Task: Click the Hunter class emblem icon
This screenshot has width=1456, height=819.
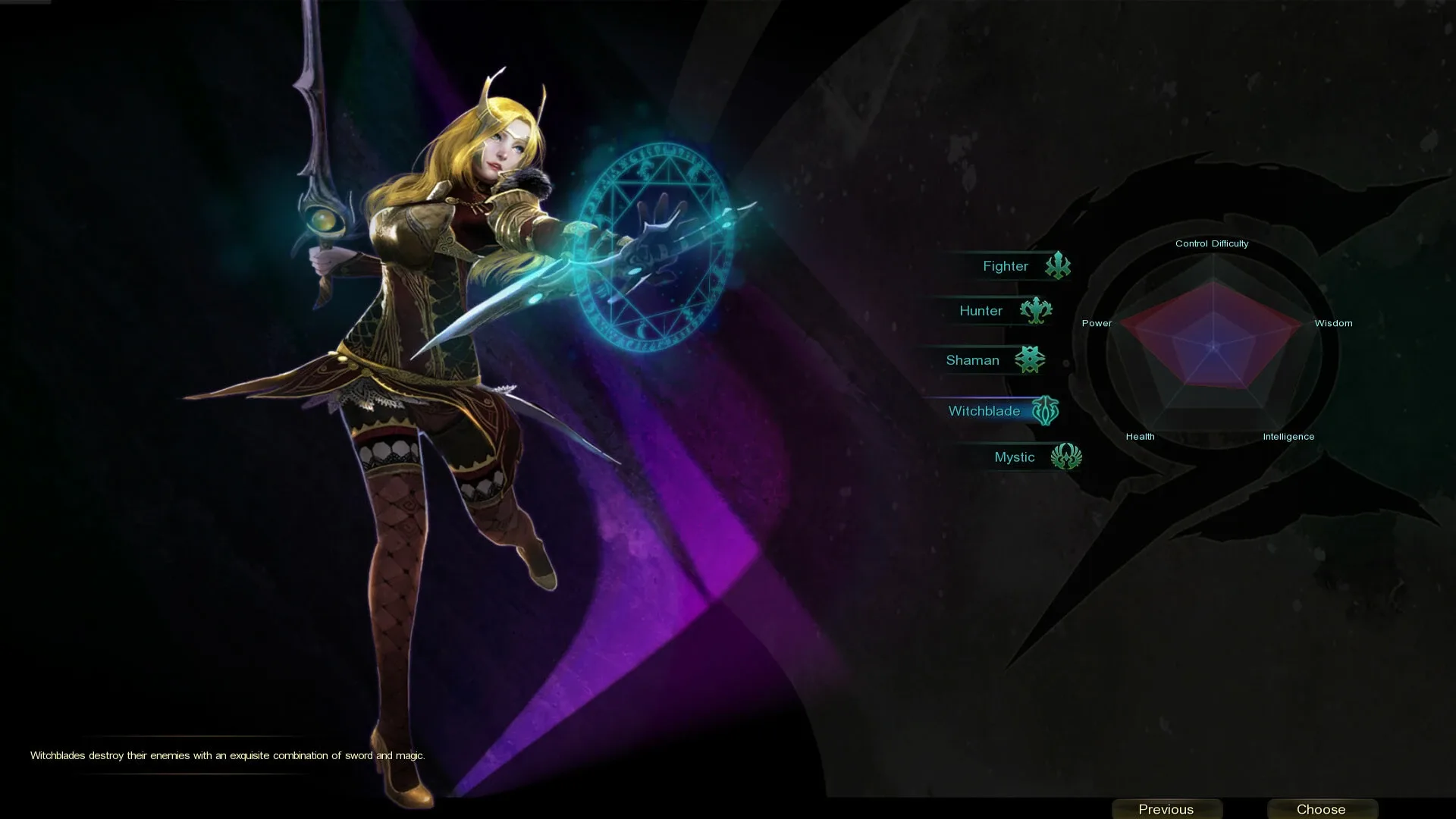Action: [x=1037, y=310]
